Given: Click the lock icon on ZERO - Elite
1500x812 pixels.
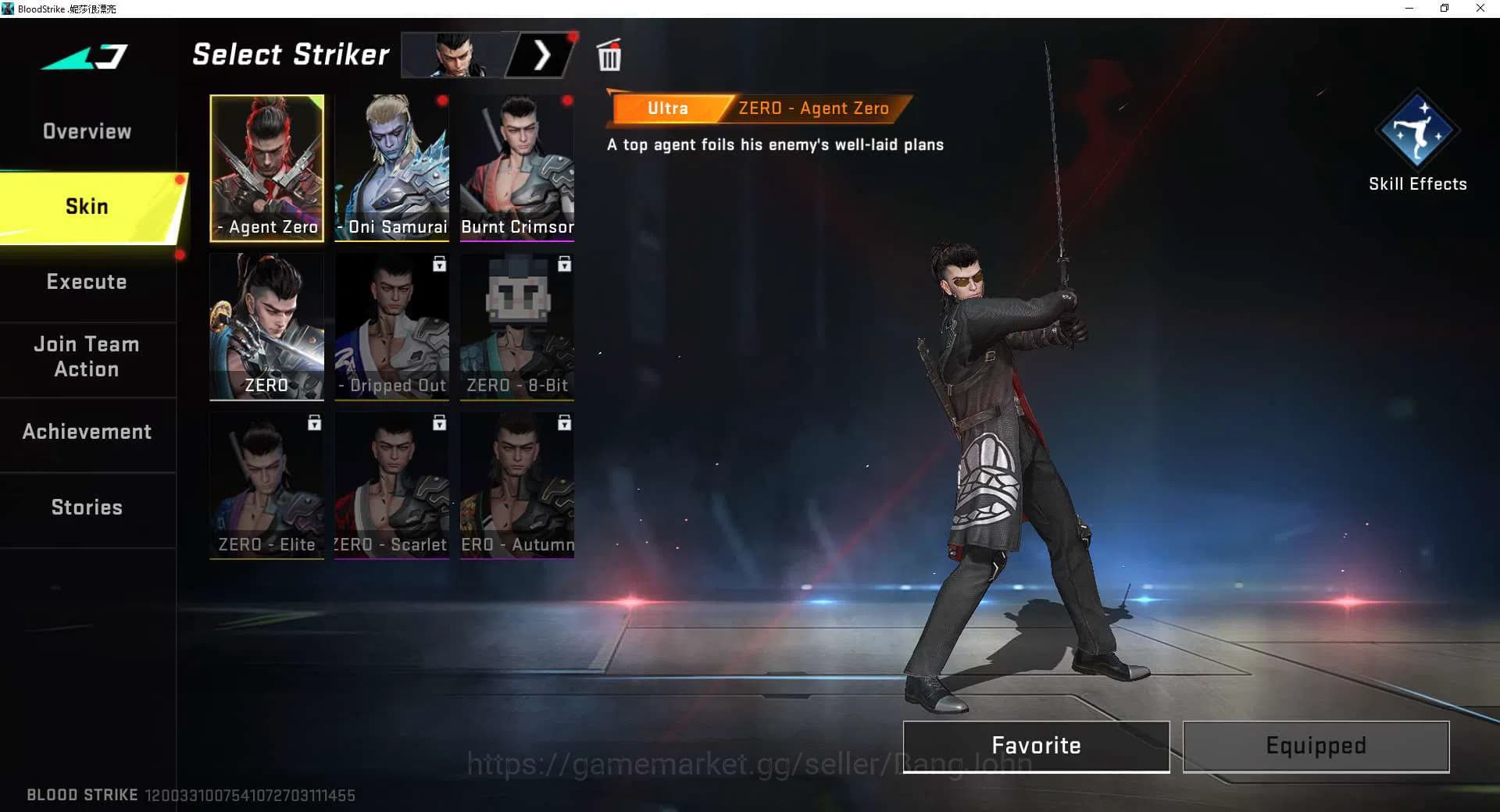Looking at the screenshot, I should coord(314,422).
